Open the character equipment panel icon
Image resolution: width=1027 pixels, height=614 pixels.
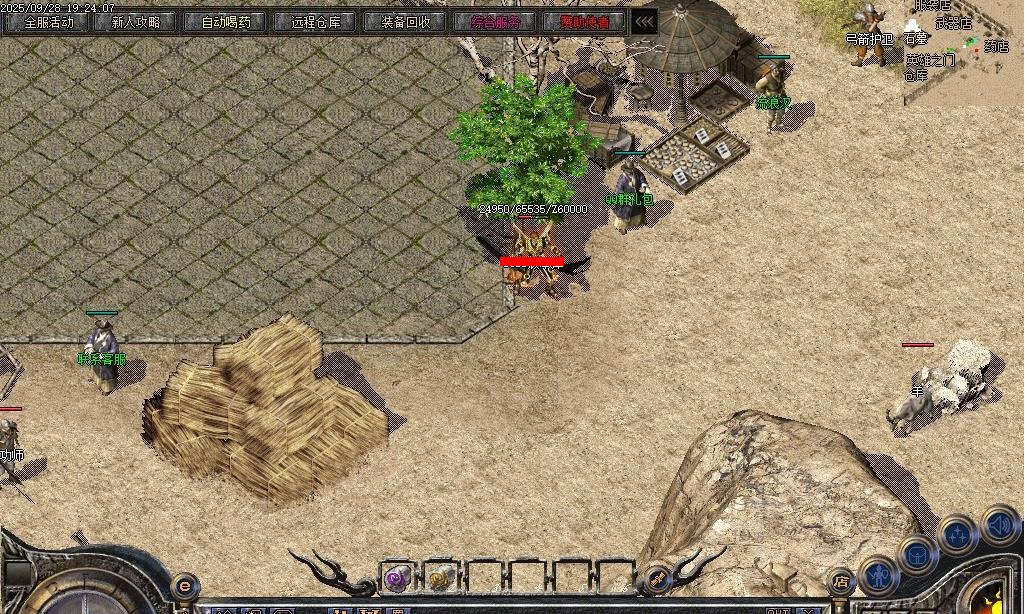pos(877,576)
